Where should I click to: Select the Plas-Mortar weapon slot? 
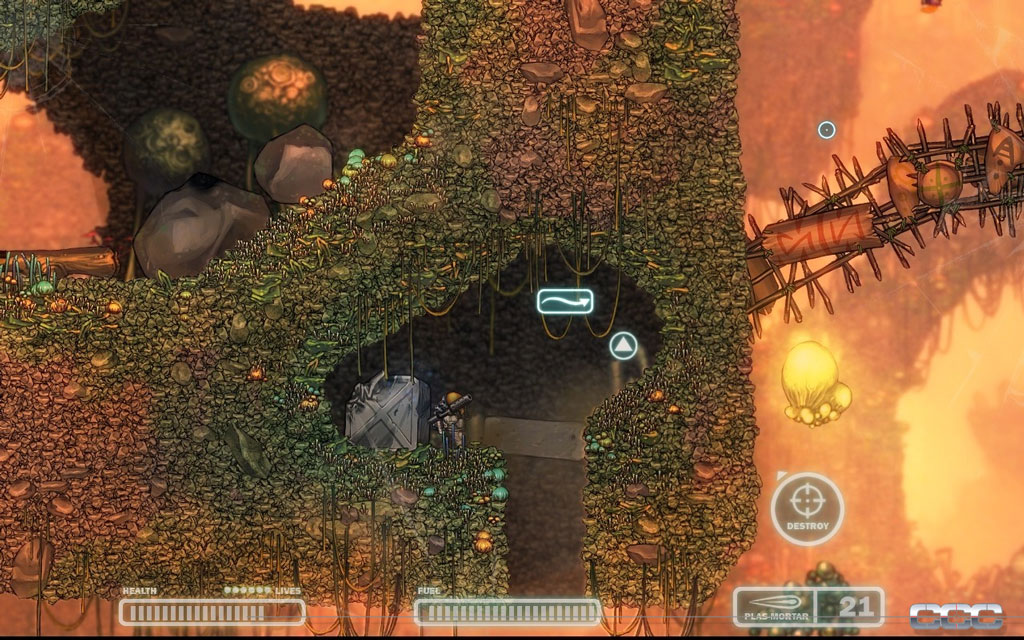(x=774, y=606)
